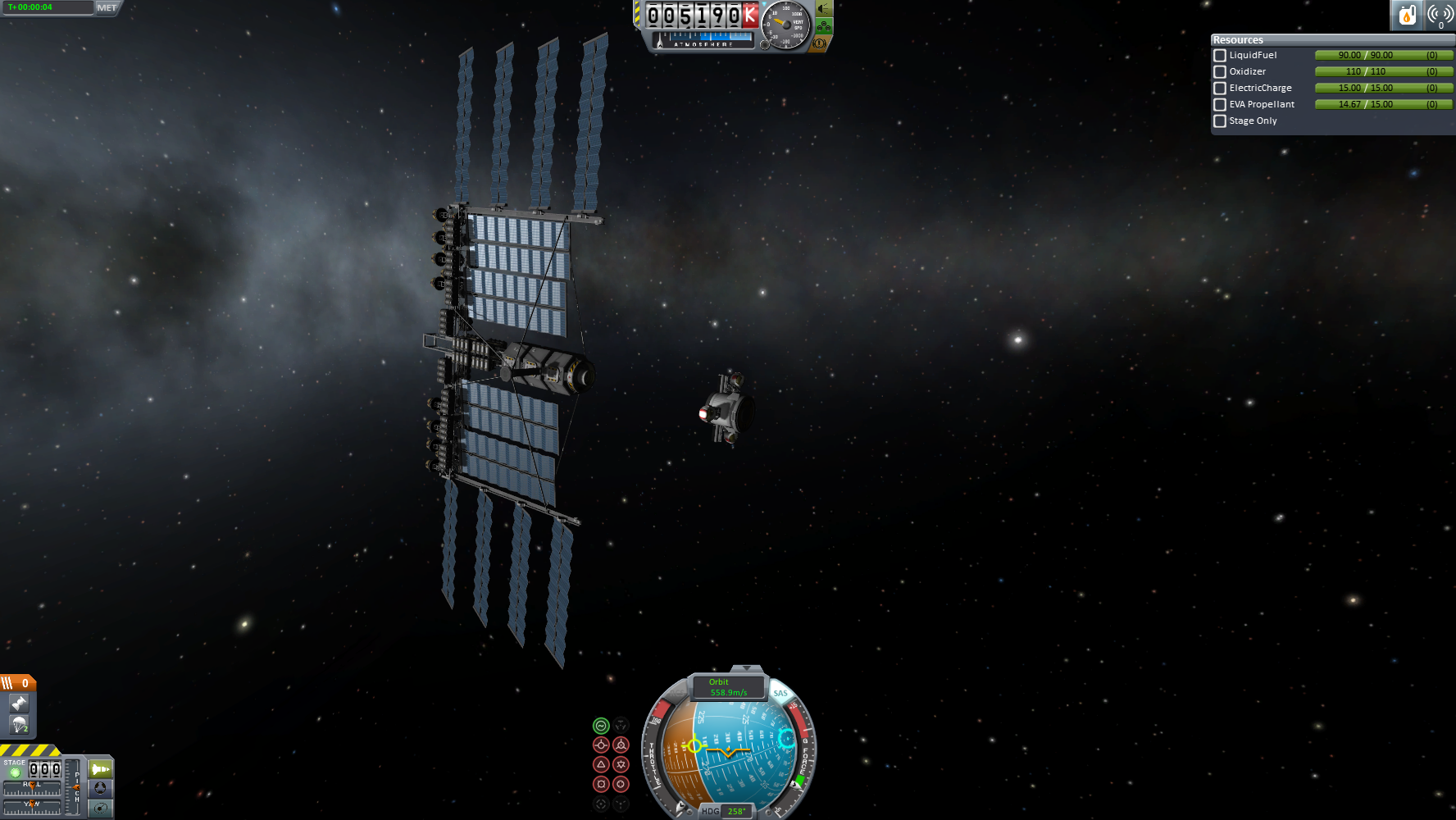
Task: Open the resources fuel-drop toolbar icon
Action: click(x=1407, y=15)
